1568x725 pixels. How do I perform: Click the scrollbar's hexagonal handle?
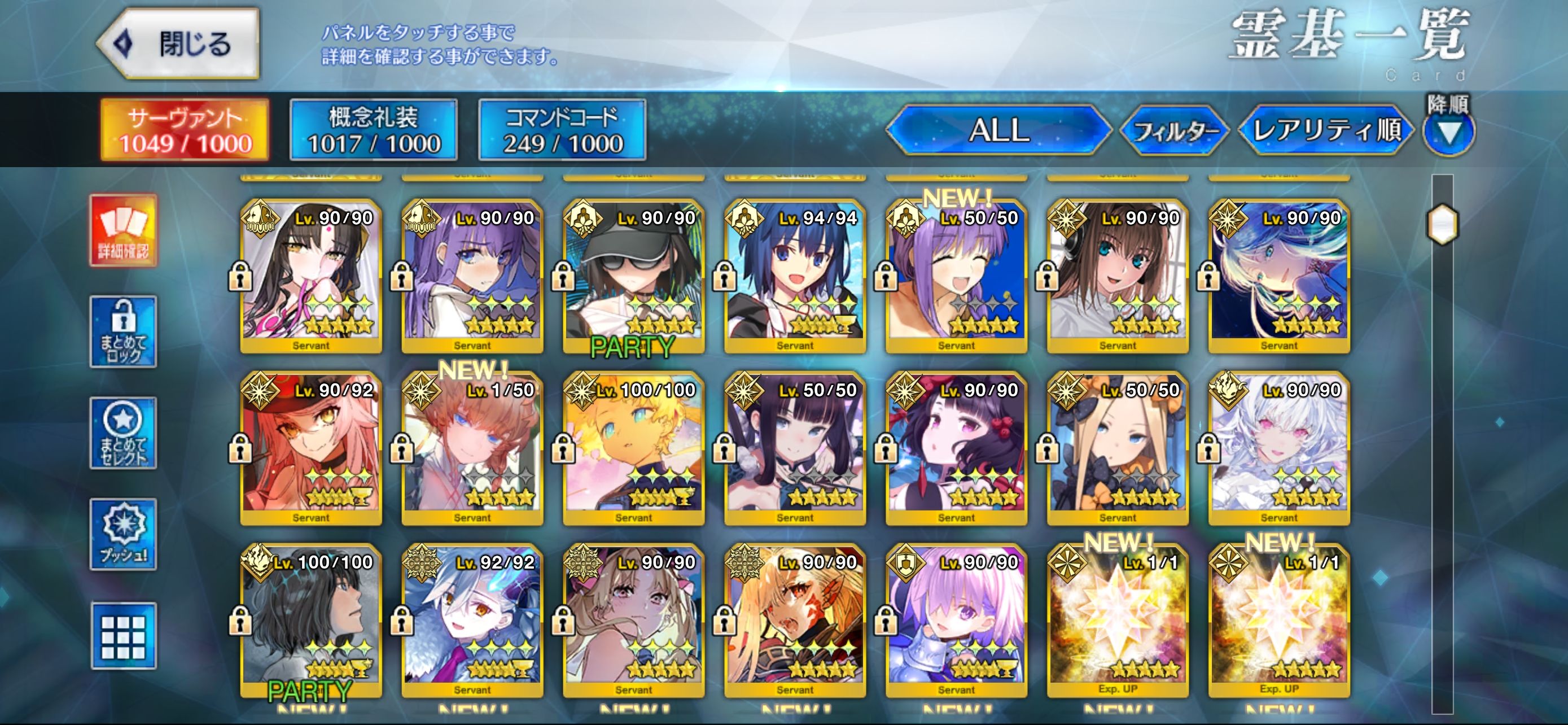pyautogui.click(x=1442, y=224)
